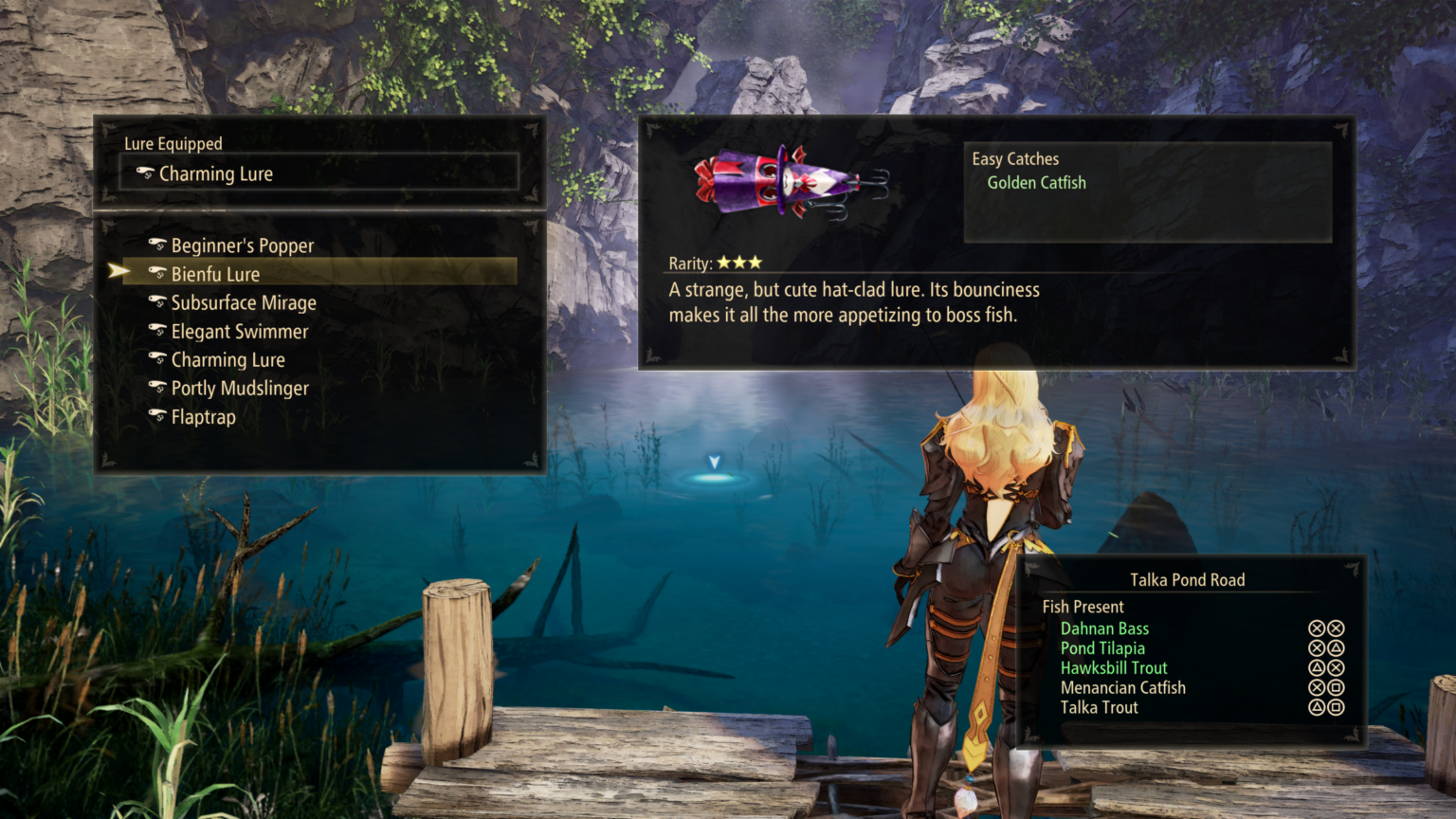Viewport: 1456px width, 819px height.
Task: Click the first cross button icon beside Dahnan Bass
Action: pos(1316,628)
